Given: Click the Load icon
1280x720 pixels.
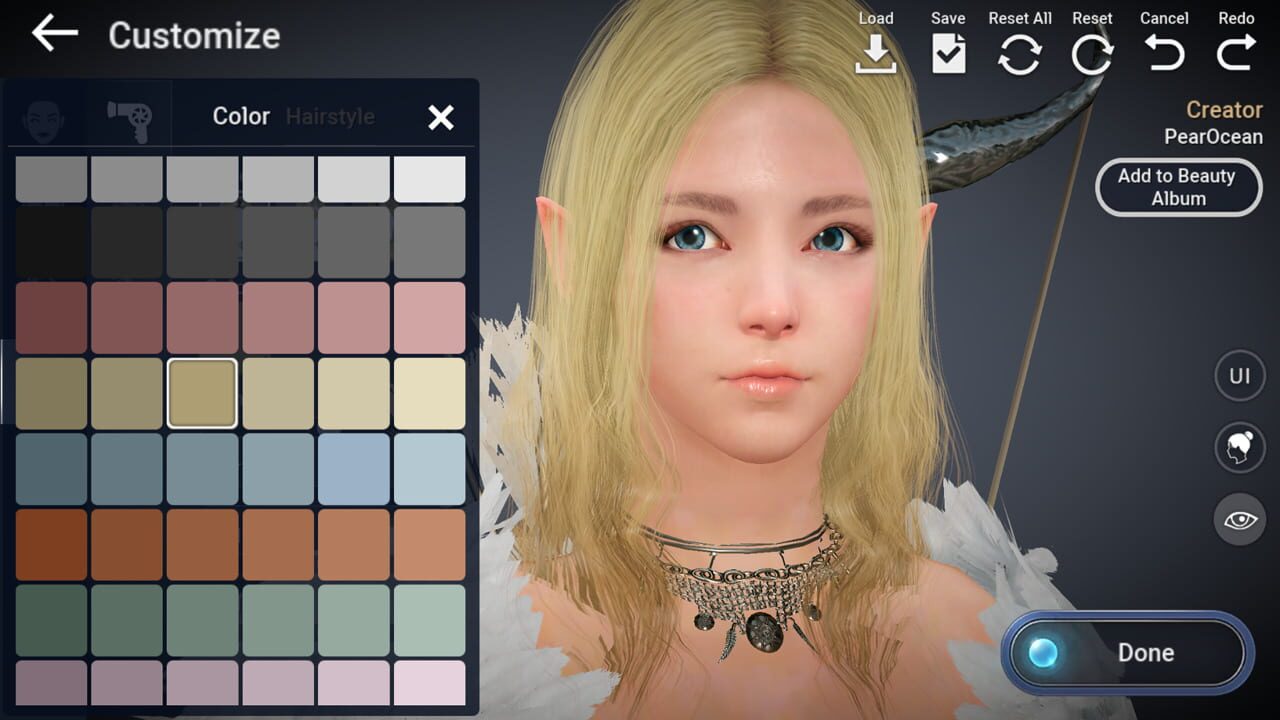Looking at the screenshot, I should [877, 50].
